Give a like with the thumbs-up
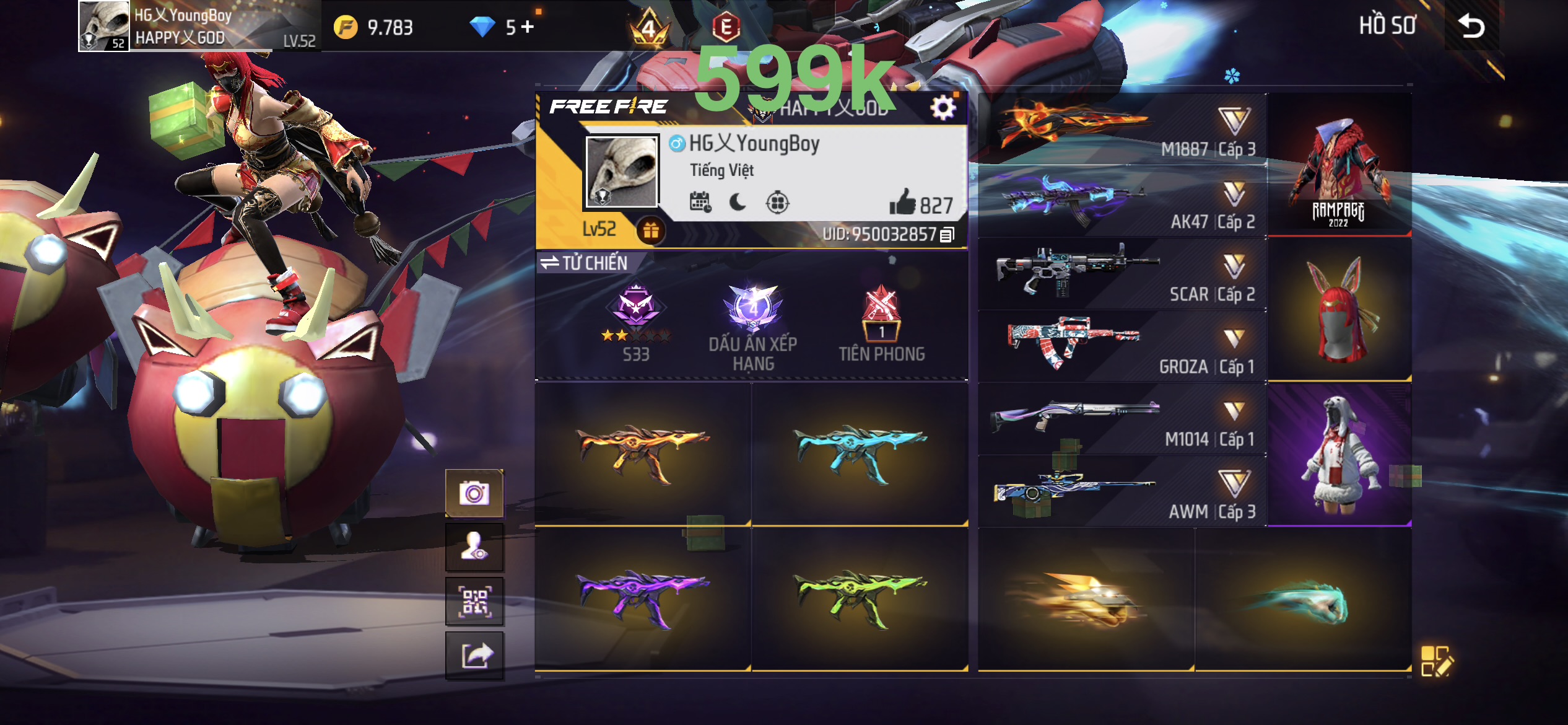 coord(902,202)
